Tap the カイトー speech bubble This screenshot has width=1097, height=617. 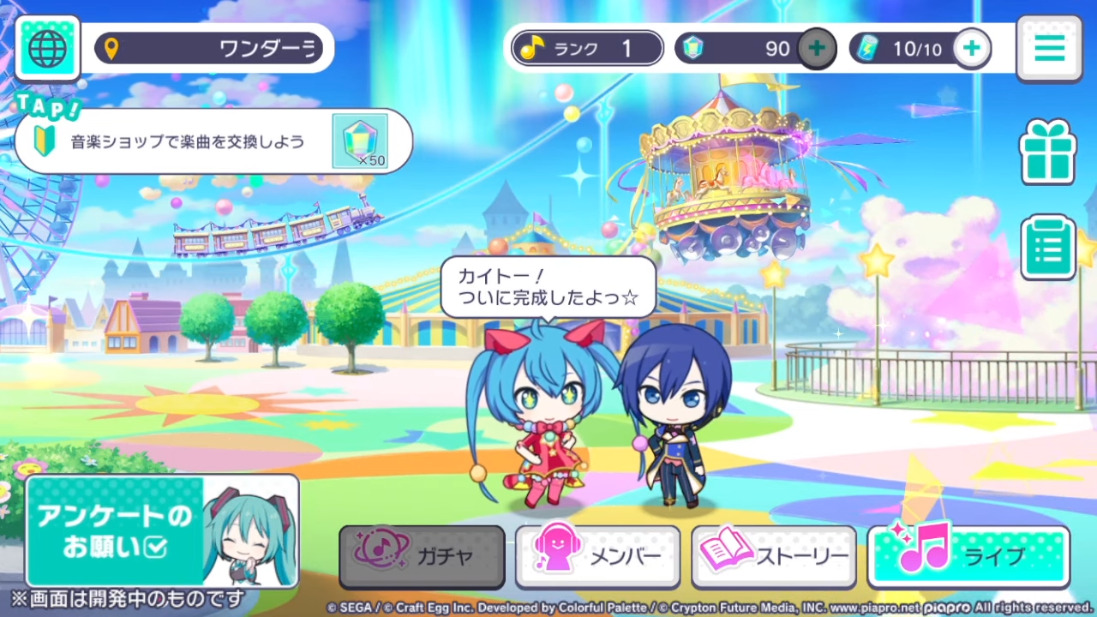pyautogui.click(x=548, y=287)
